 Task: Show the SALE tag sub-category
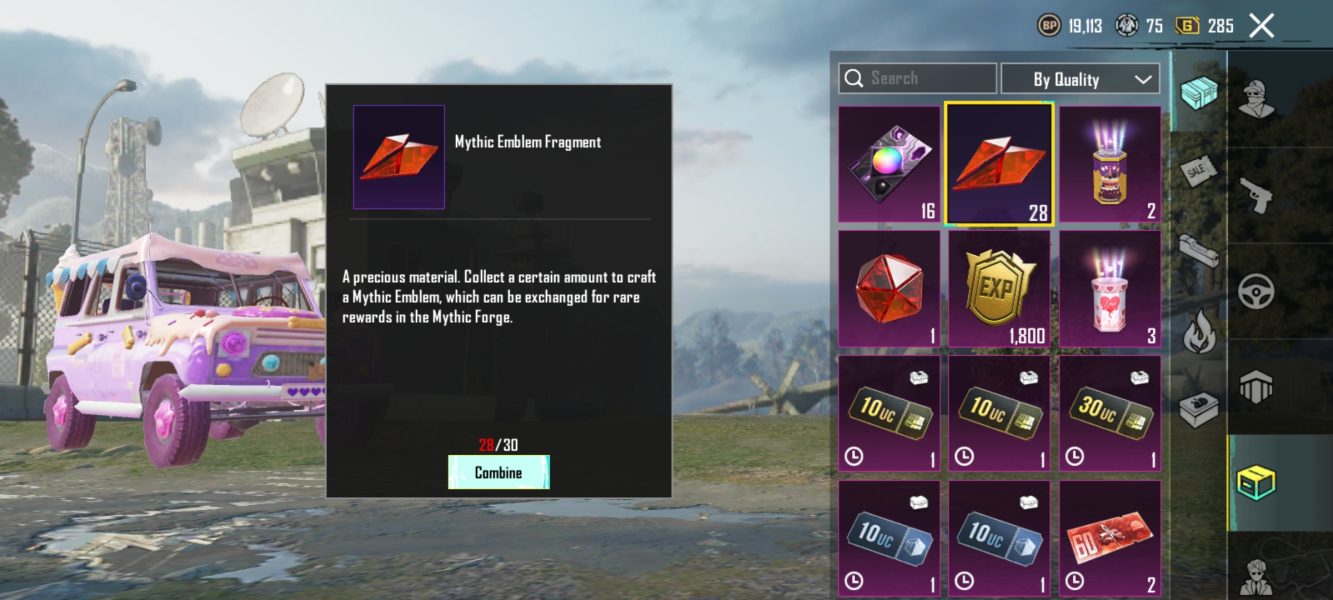click(1198, 172)
